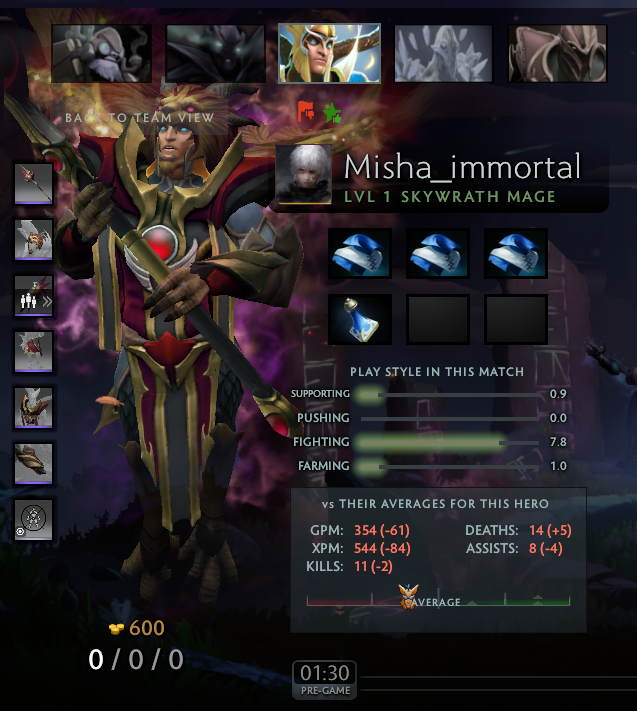Open the cosmetic slot with three-people icon
Screen dimensions: 637x711
point(33,296)
